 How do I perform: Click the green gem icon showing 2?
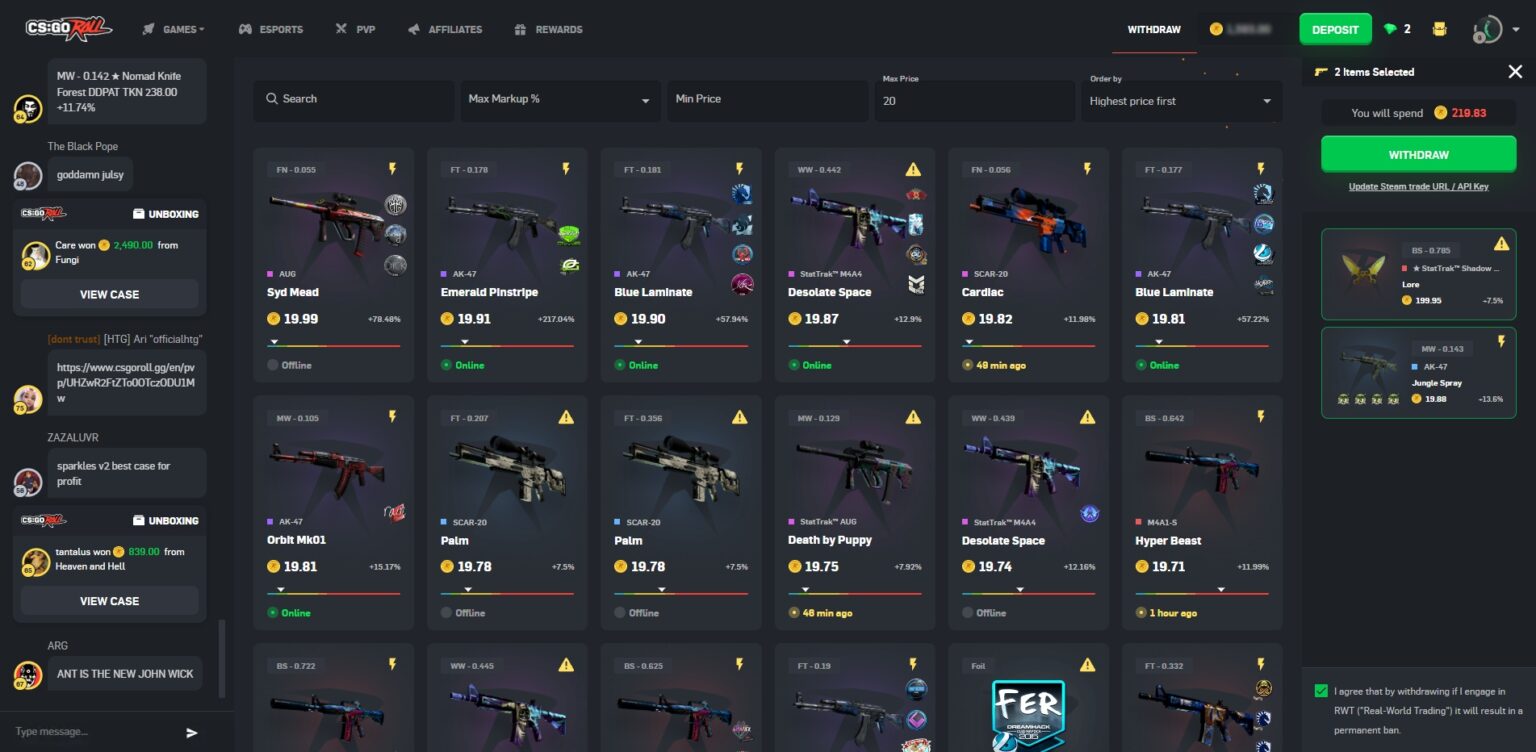coord(1392,29)
